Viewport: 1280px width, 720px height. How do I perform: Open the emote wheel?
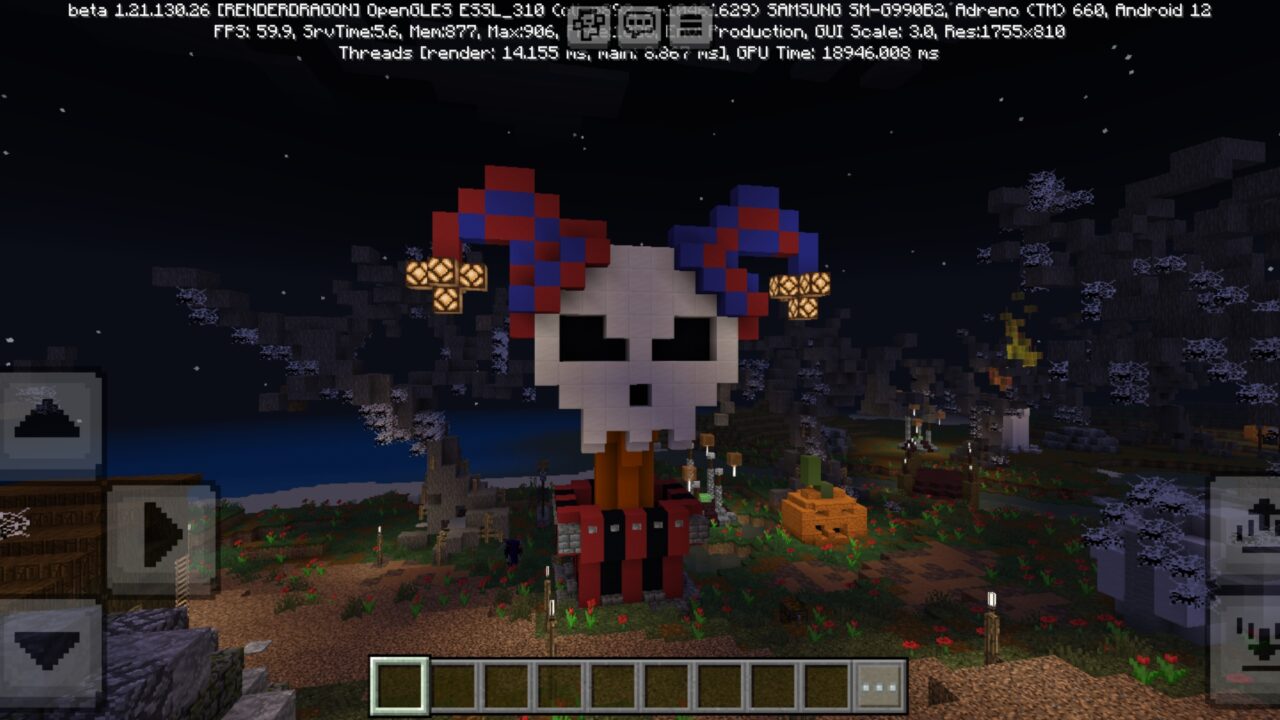point(588,22)
